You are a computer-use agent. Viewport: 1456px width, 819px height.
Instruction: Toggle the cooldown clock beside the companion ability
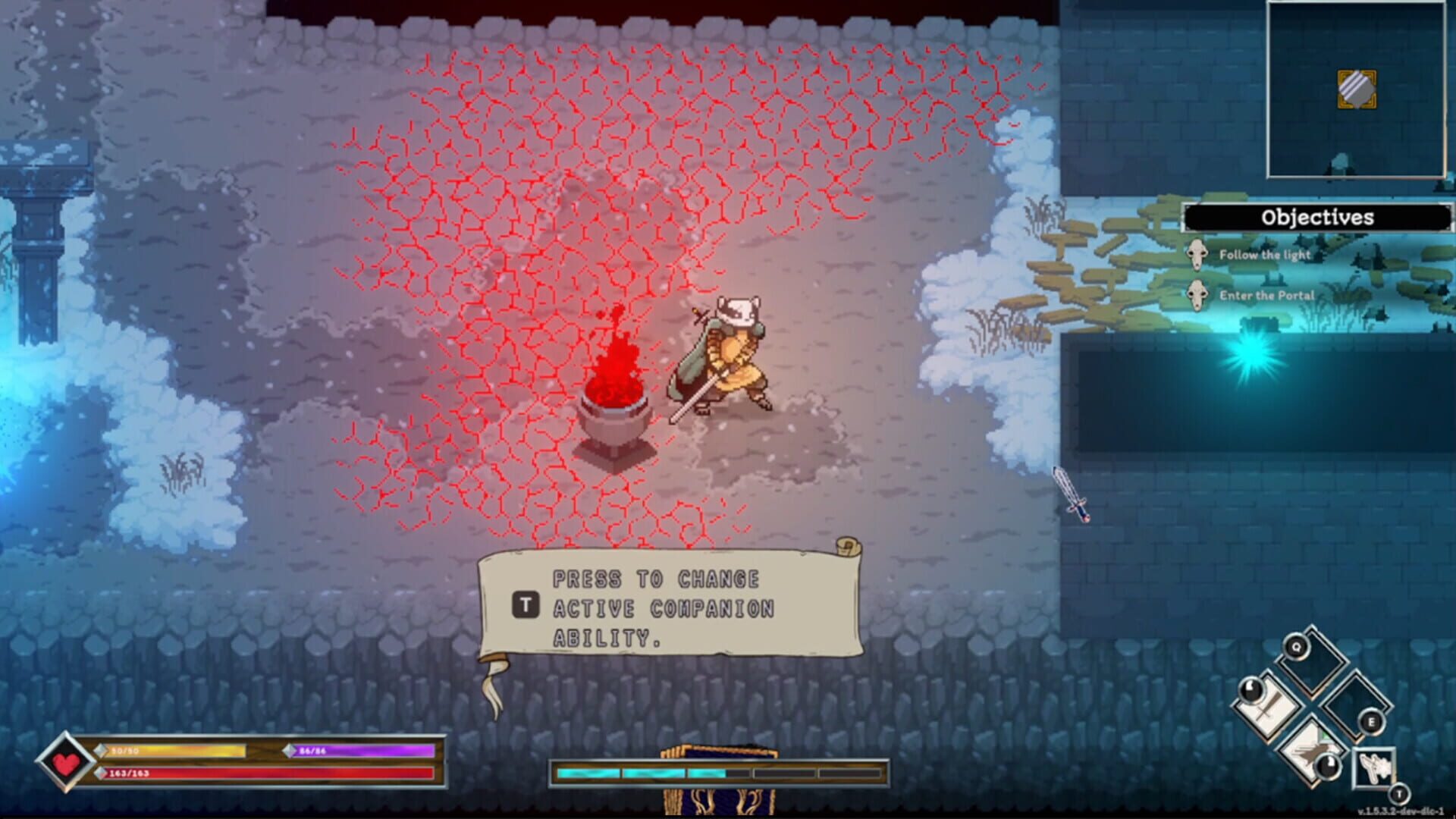[1327, 766]
